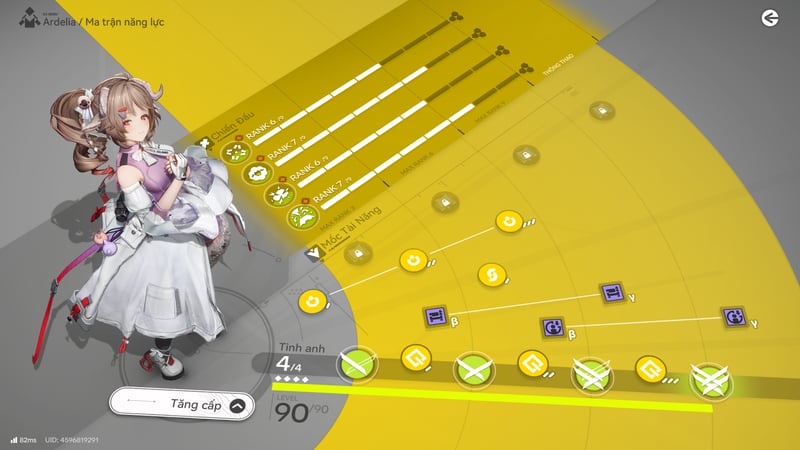Select the topmost green combat skill icon

235,152
